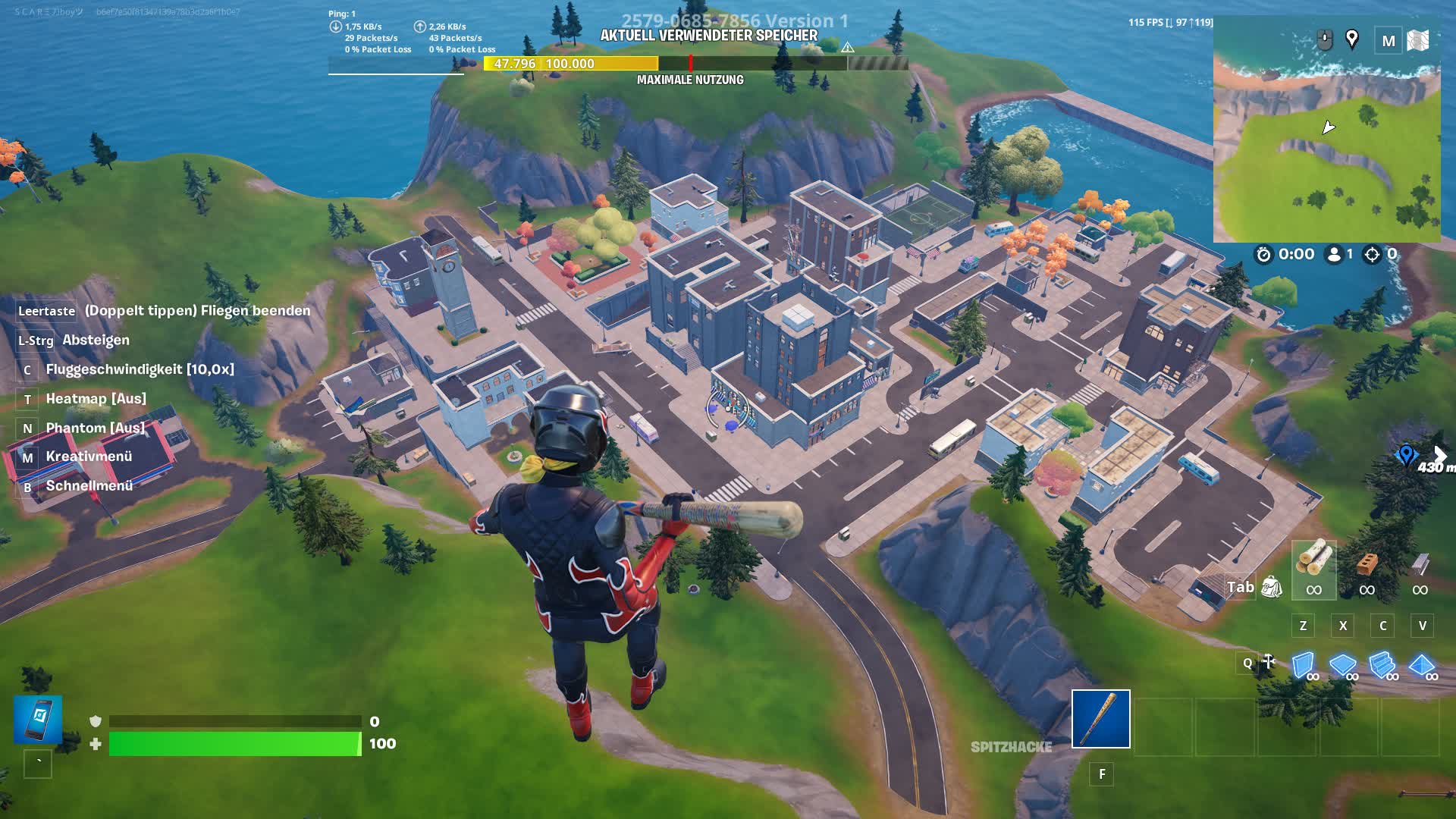The width and height of the screenshot is (1456, 819).
Task: Toggle the Heatmap option off state
Action: [x=95, y=398]
